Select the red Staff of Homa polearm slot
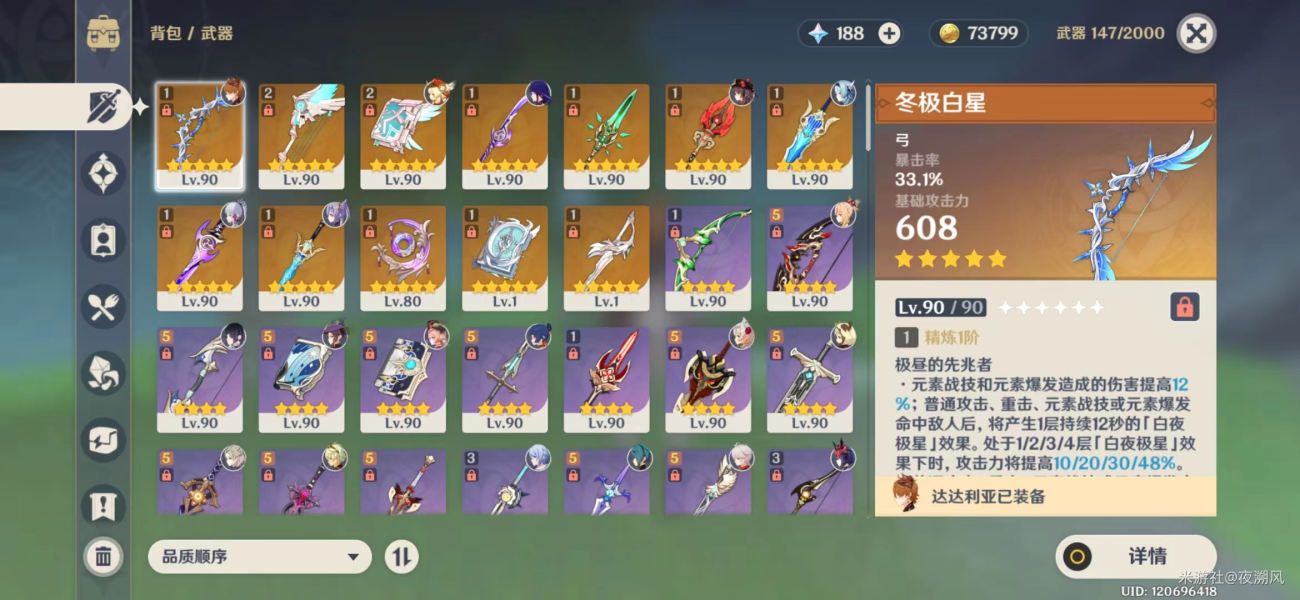The image size is (1300, 600). point(708,136)
